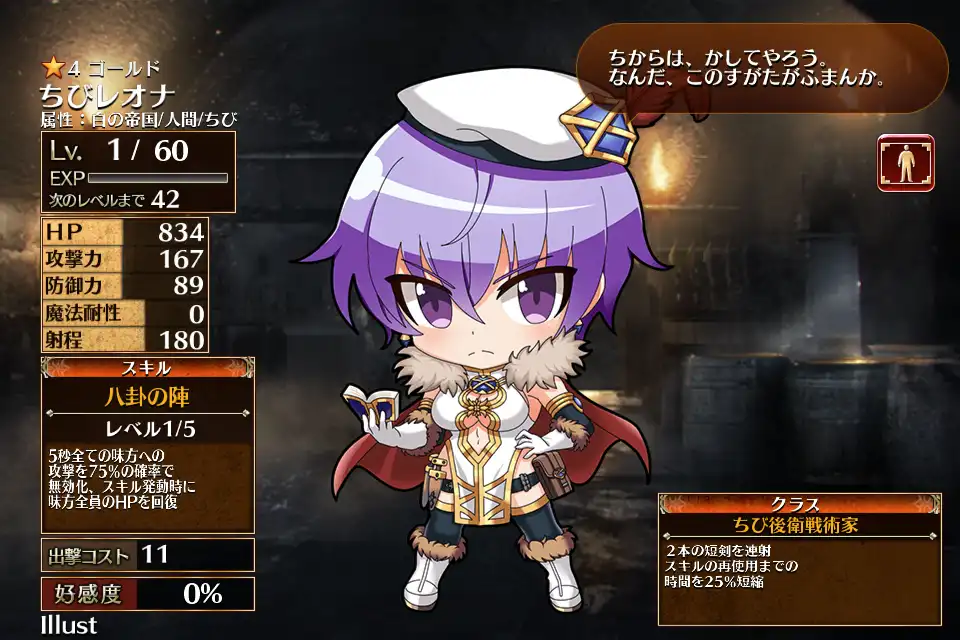Click the red character silhouette button

[x=906, y=162]
